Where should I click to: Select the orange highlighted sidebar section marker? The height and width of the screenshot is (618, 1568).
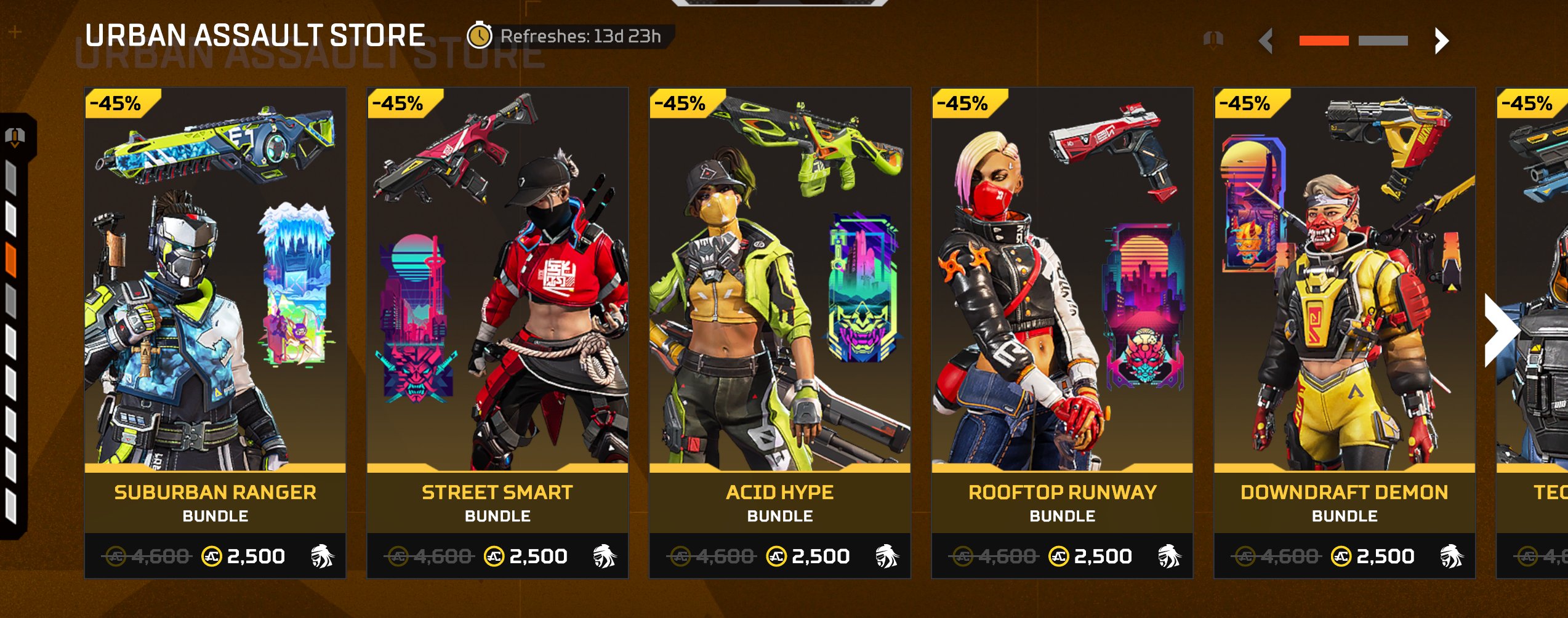pos(11,259)
